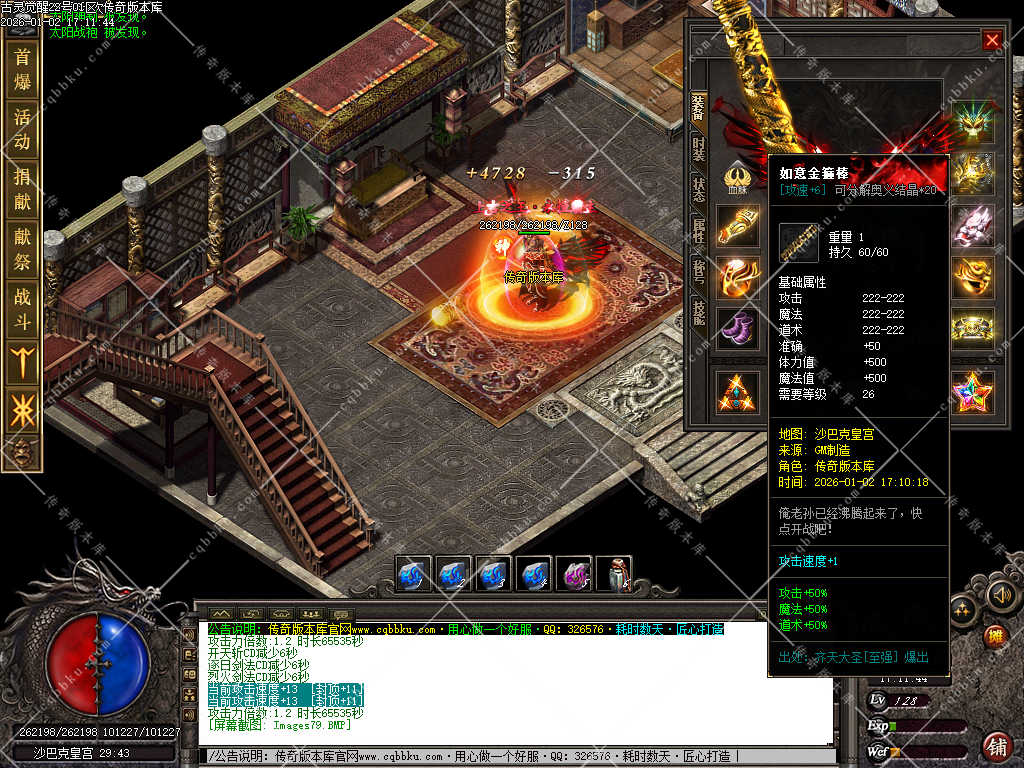Select the golden helmet mask slot
Viewport: 1024px width, 768px height.
pyautogui.click(x=971, y=277)
